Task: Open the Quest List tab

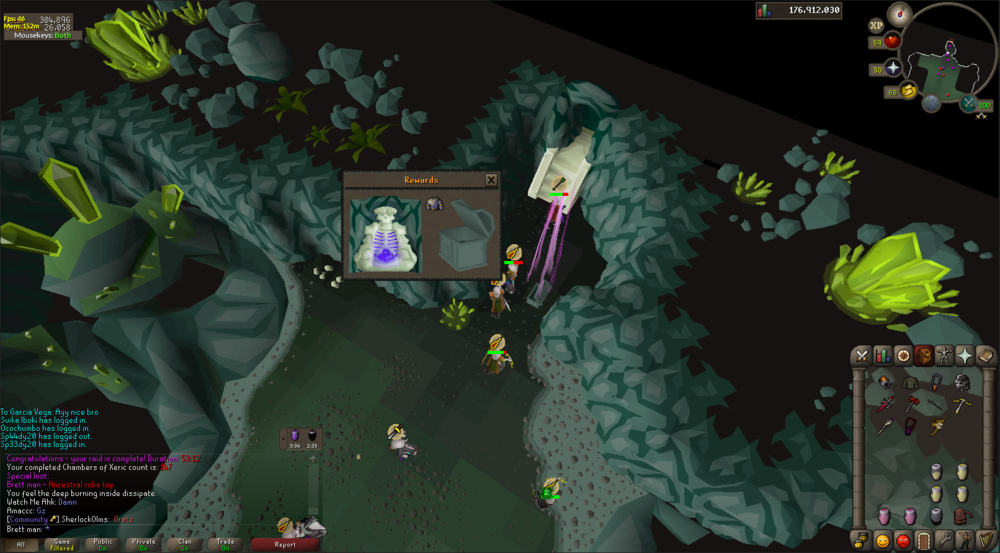Action: pyautogui.click(x=903, y=355)
